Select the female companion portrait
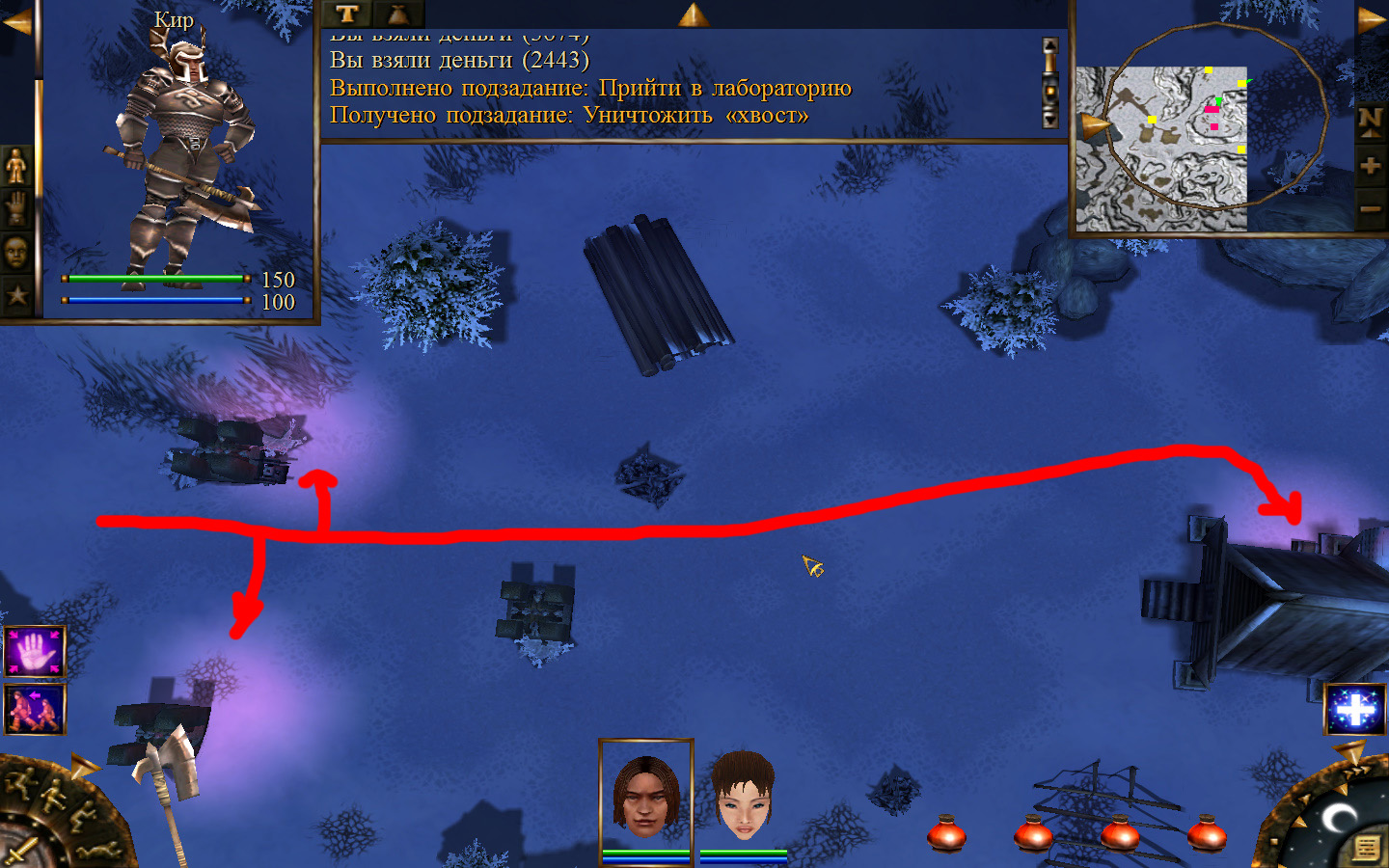 click(743, 796)
